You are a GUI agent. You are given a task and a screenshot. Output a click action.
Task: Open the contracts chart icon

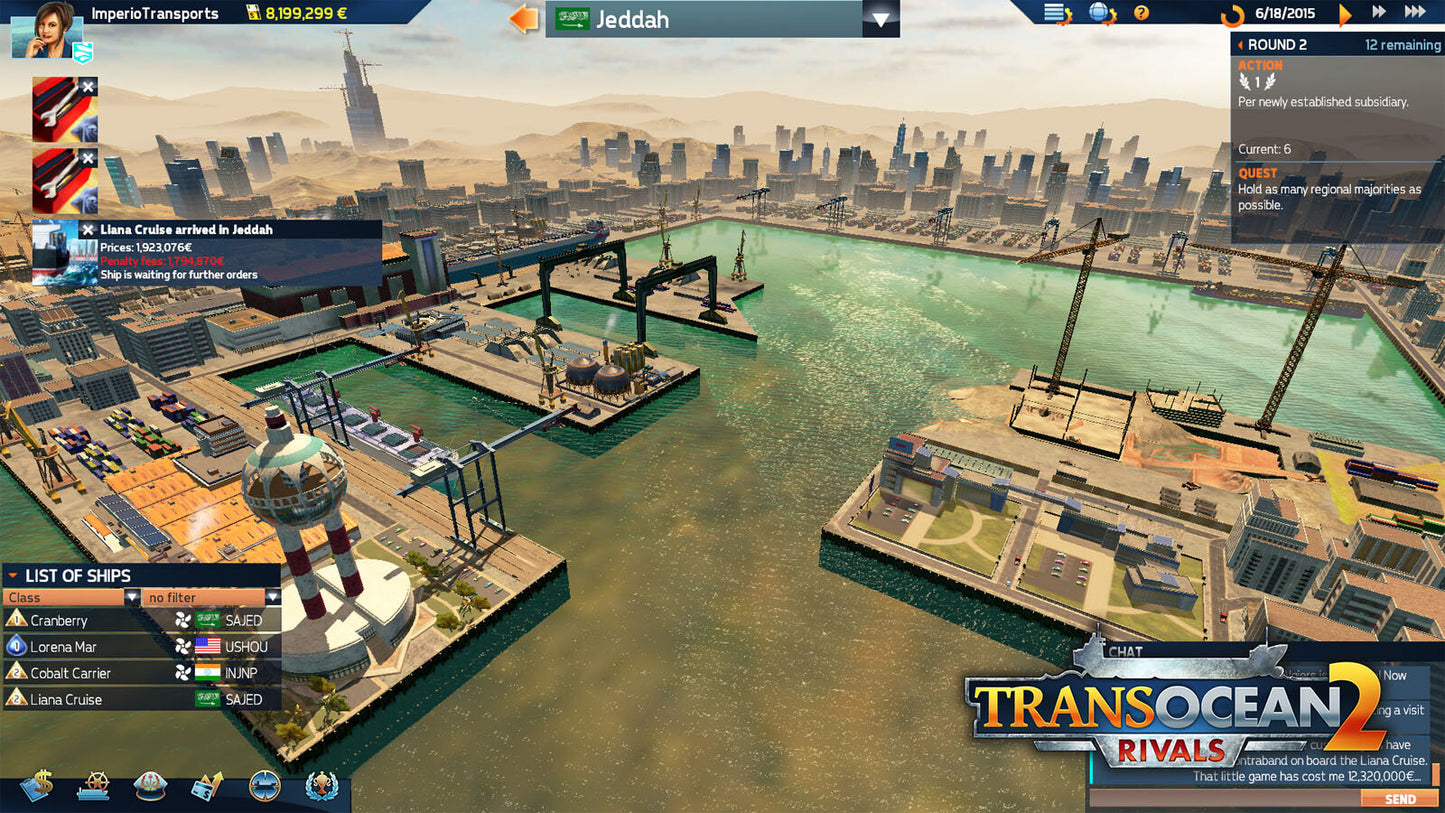click(x=206, y=787)
